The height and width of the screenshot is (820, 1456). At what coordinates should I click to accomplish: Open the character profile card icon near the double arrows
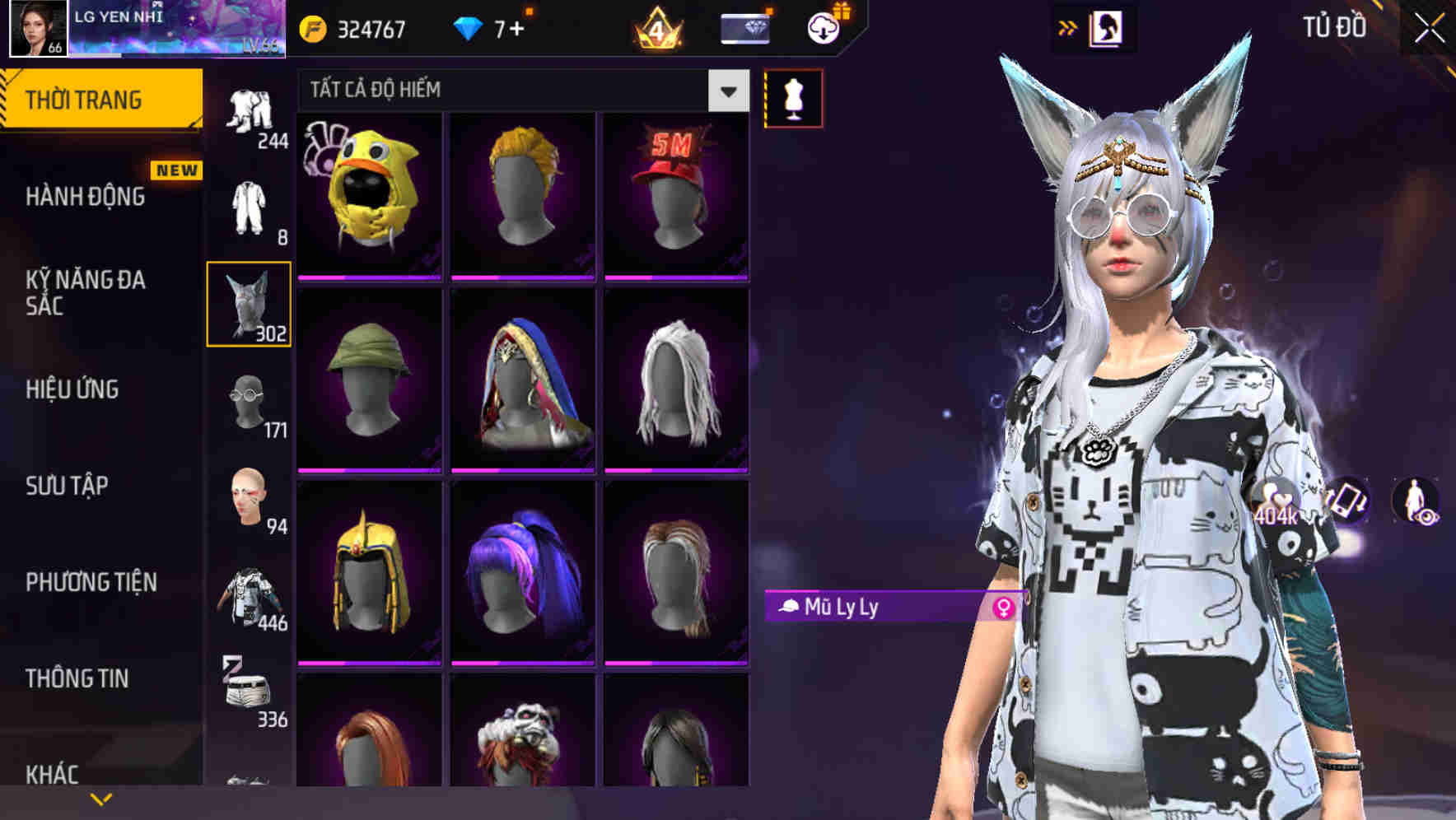[1107, 27]
